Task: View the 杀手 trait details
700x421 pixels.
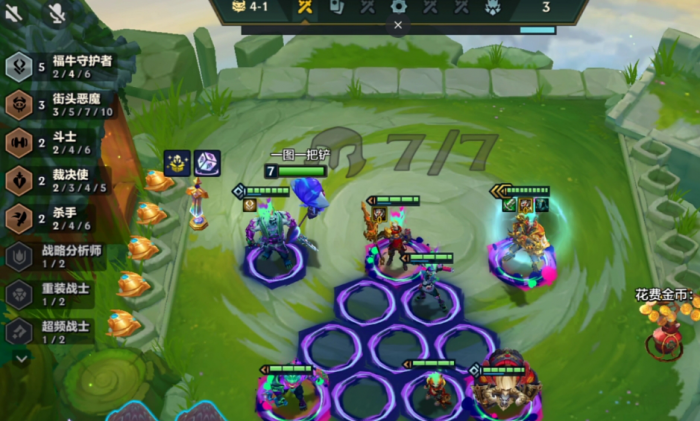Action: point(60,218)
